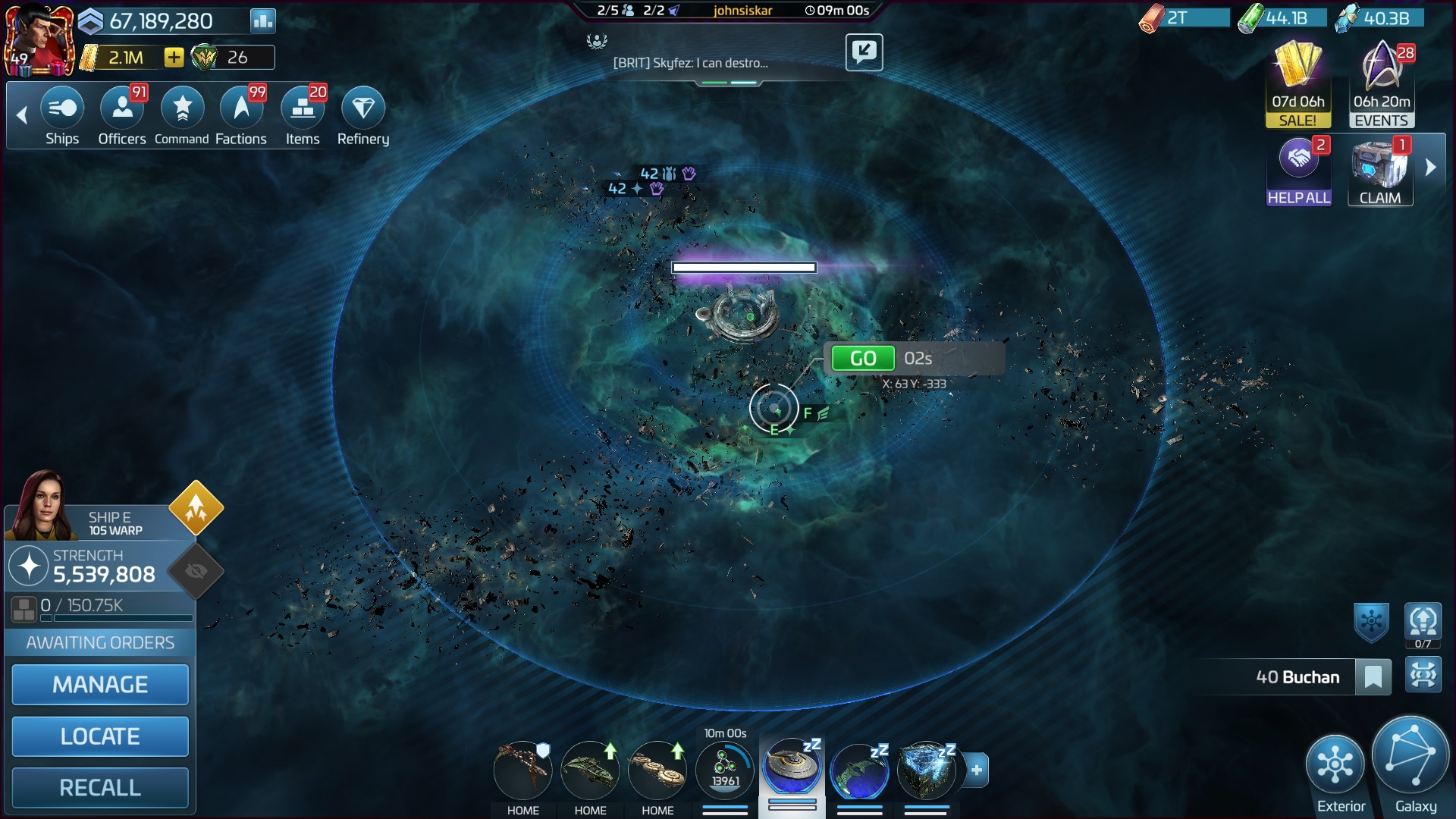Screen dimensions: 1456x819
Task: Click the purple mining progress bar
Action: (x=742, y=267)
